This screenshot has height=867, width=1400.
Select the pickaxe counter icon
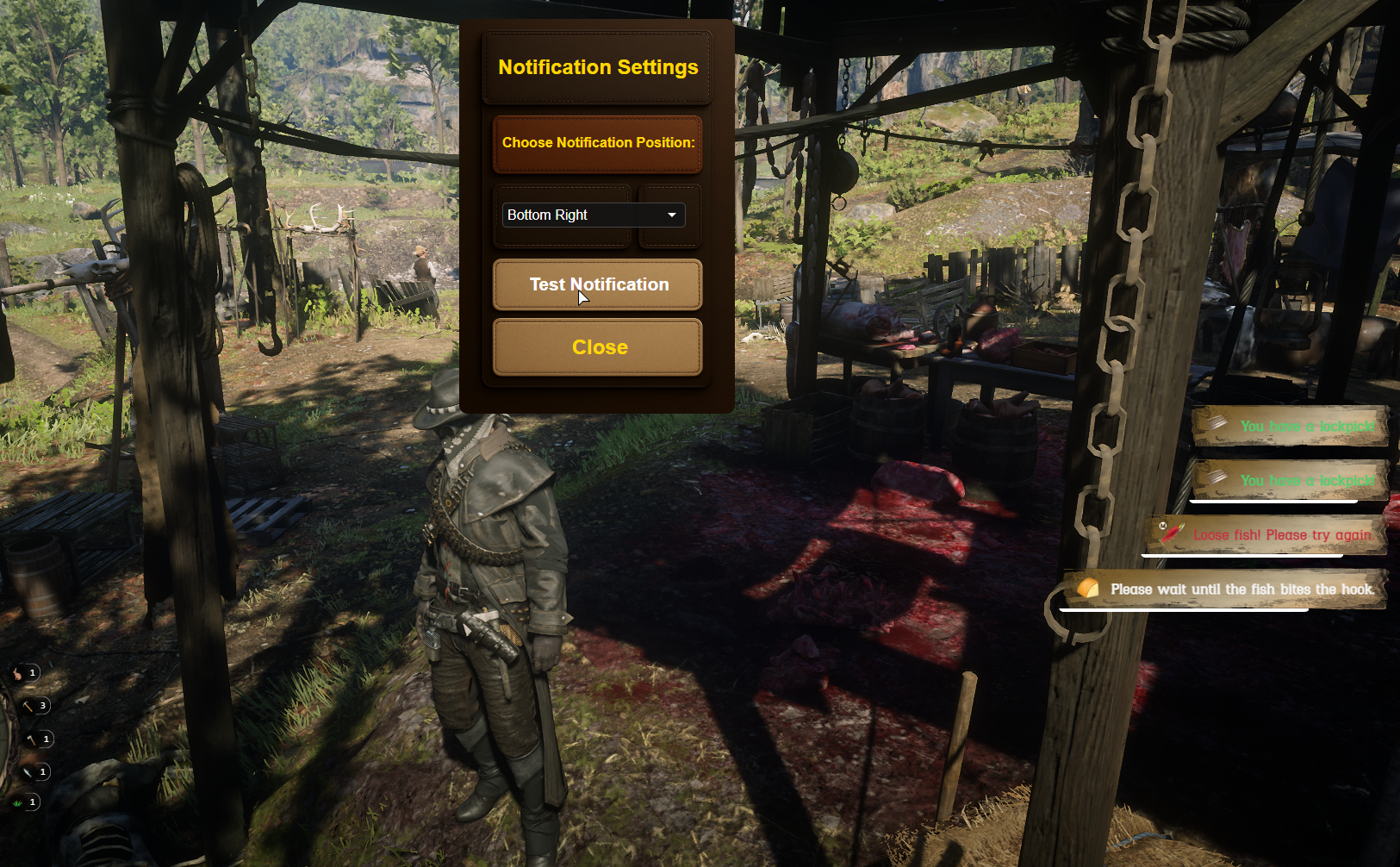28,706
